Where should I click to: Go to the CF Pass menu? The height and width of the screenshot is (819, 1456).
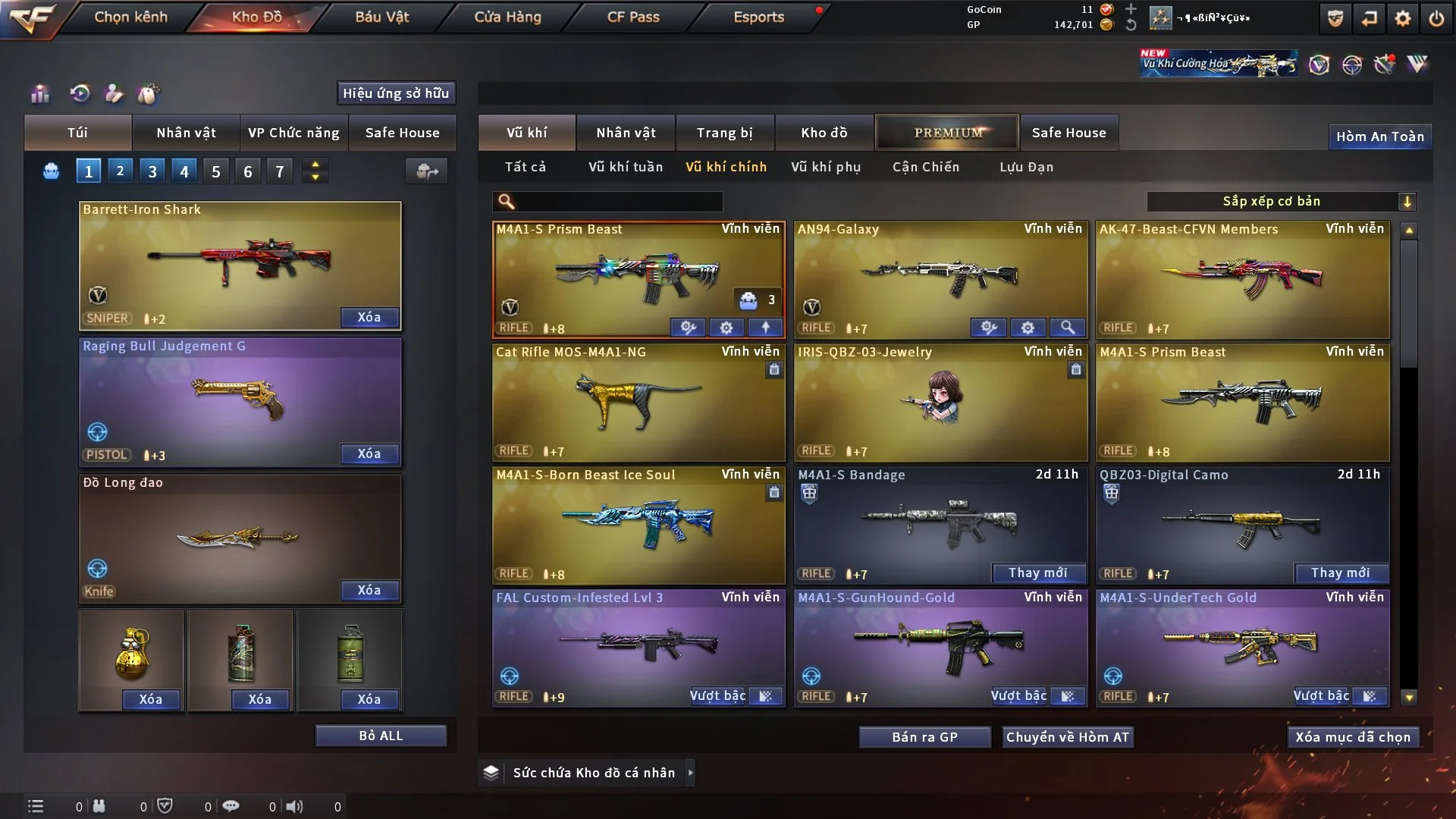[x=633, y=17]
